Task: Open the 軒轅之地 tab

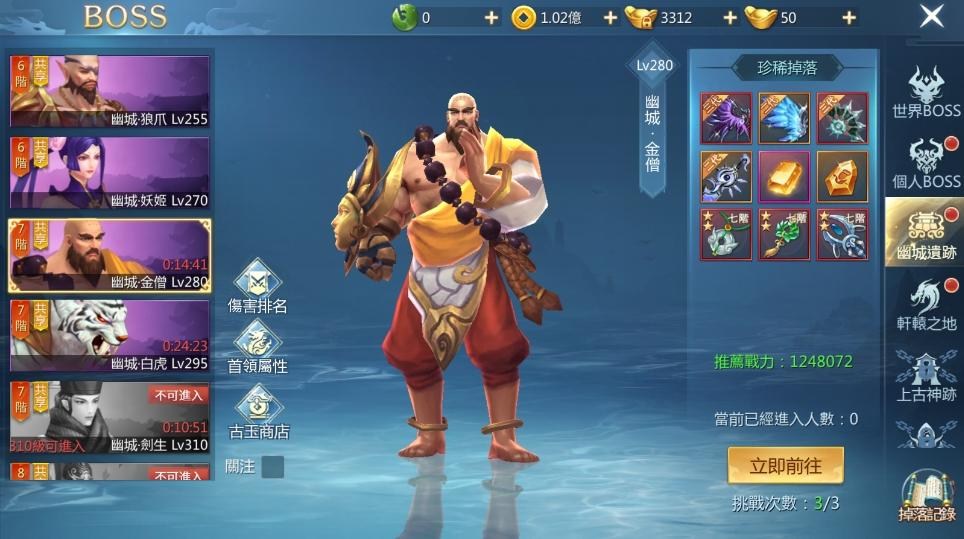Action: 926,306
